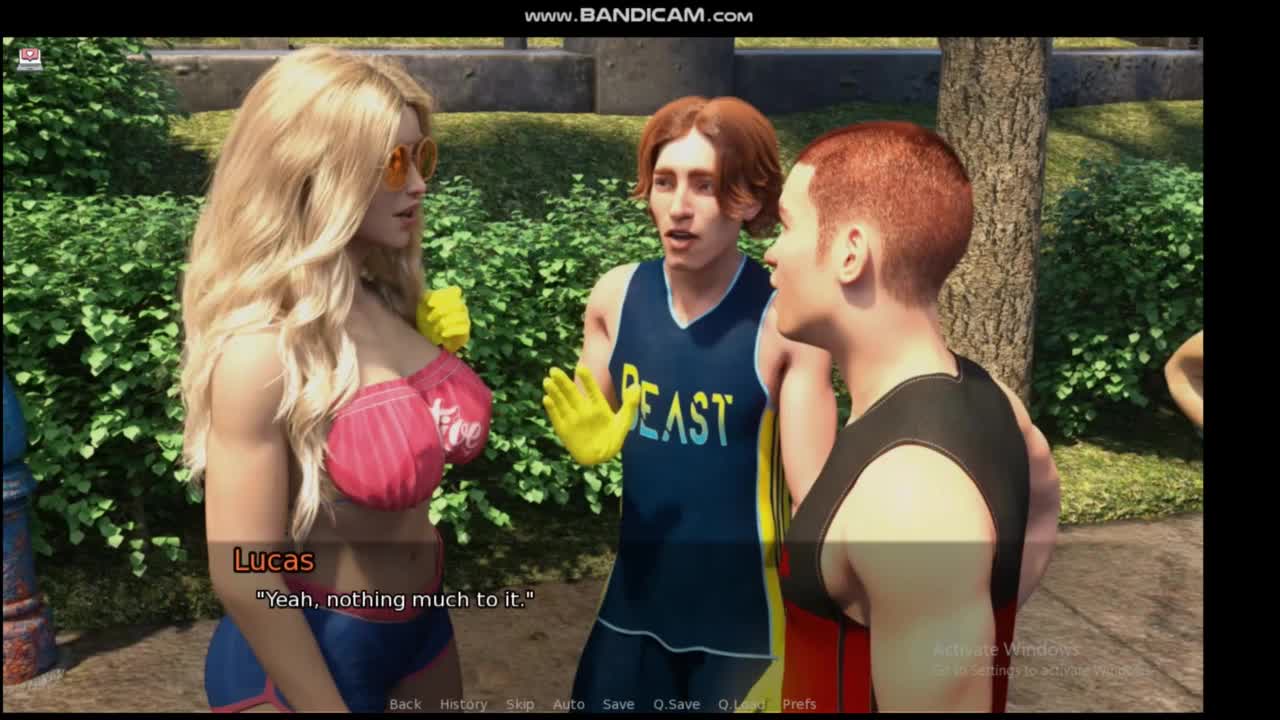Image resolution: width=1280 pixels, height=720 pixels.
Task: Toggle Auto-advance mode
Action: coord(568,704)
